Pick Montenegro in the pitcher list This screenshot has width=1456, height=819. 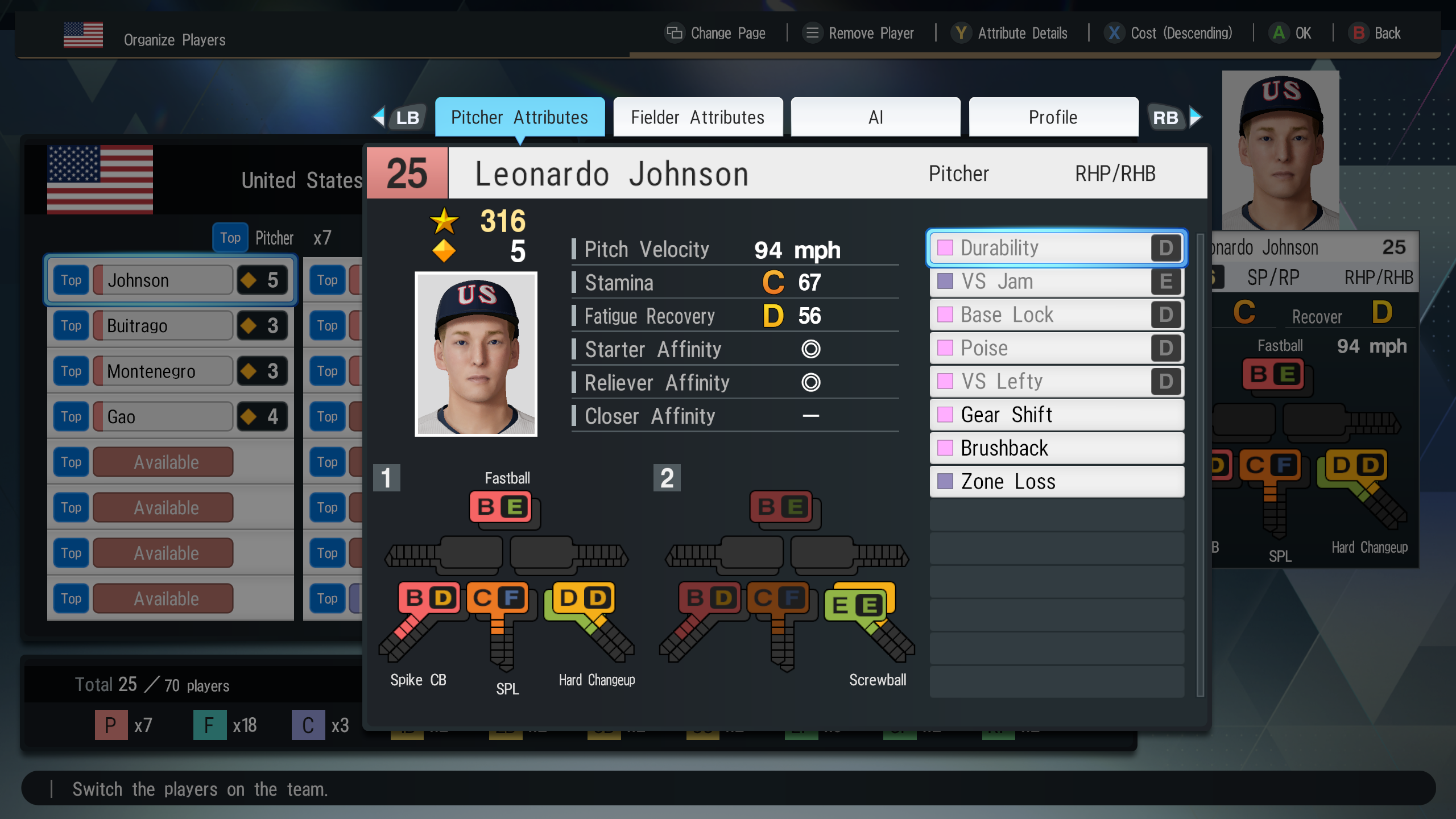coord(163,371)
